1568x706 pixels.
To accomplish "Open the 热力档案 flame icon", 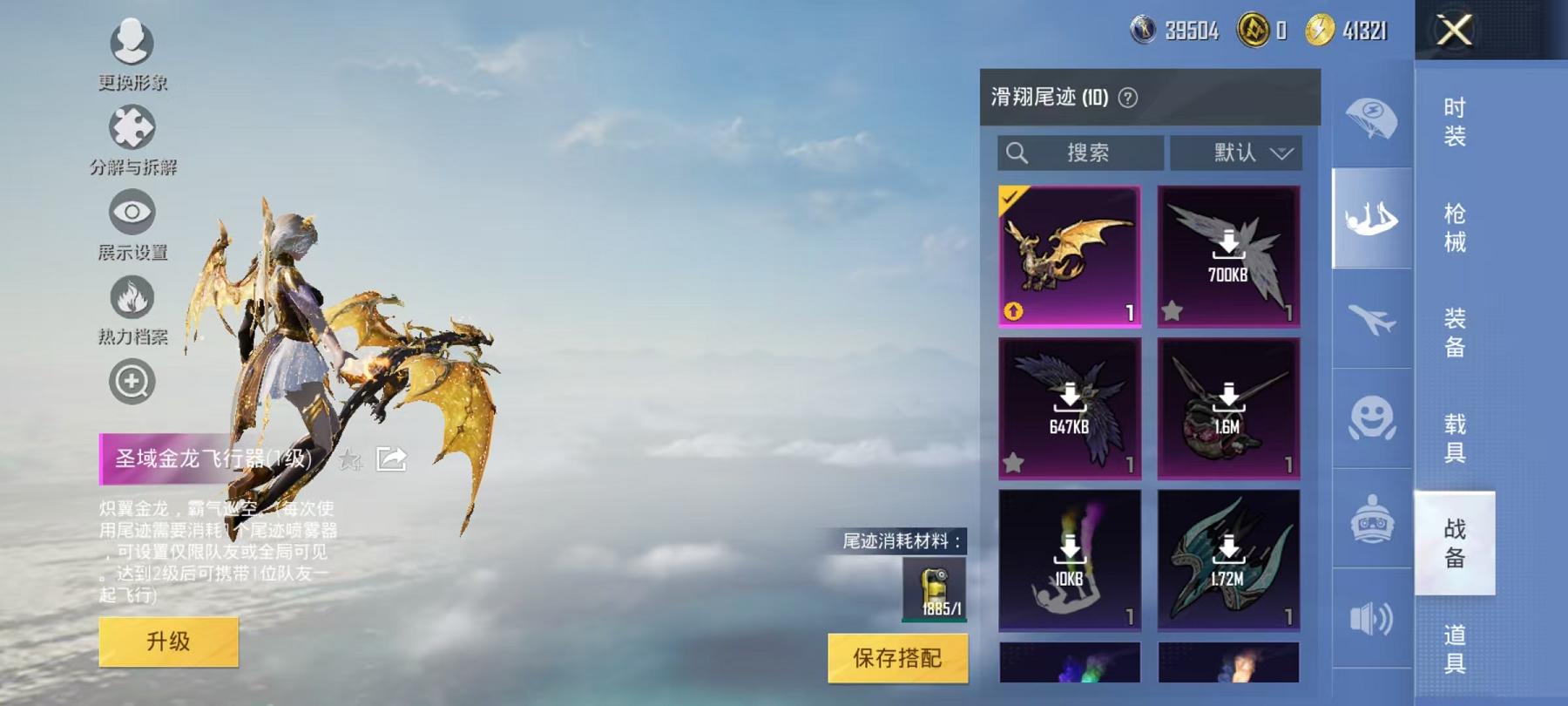I will 131,296.
